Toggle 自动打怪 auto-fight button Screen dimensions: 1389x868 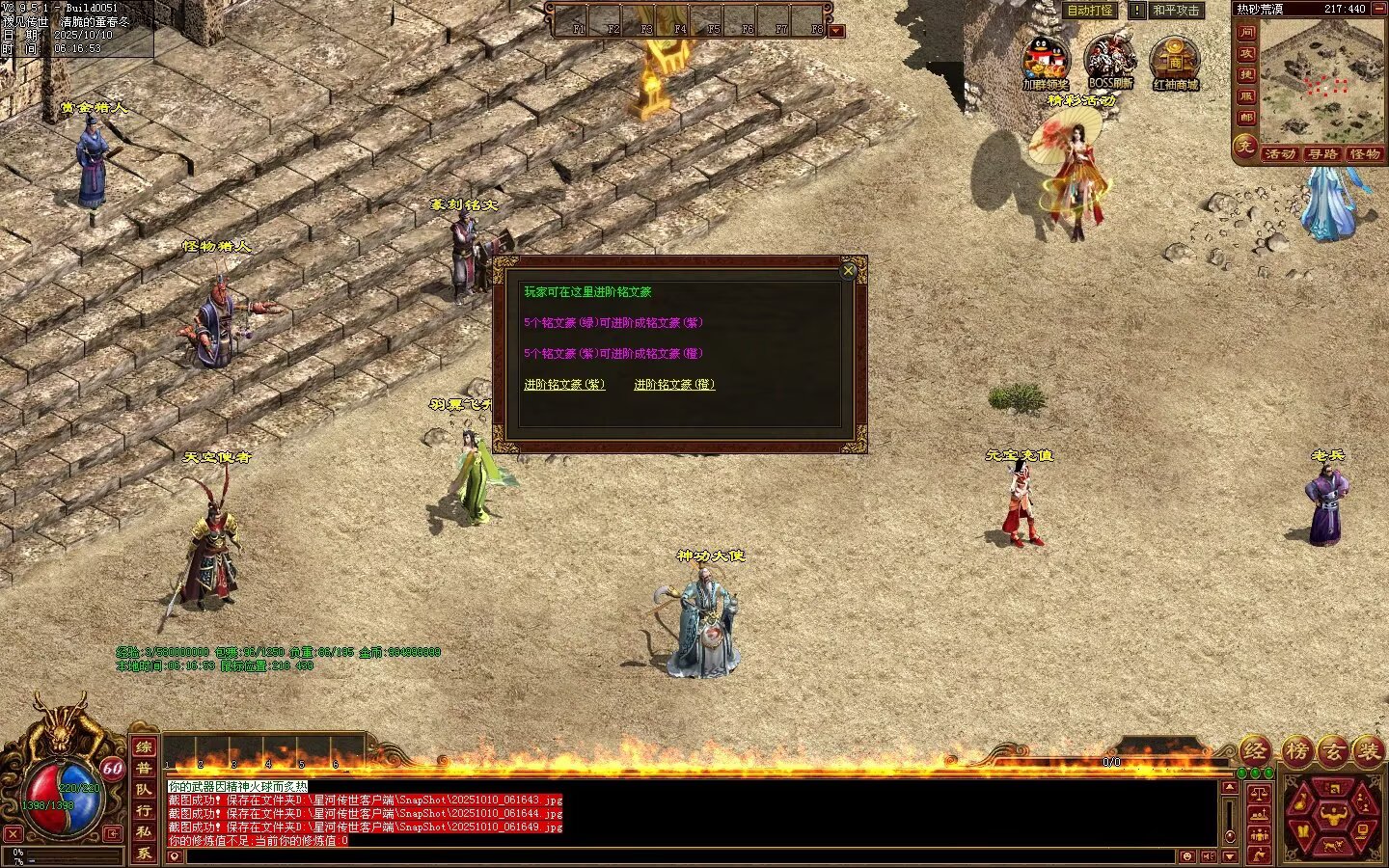[x=1089, y=11]
